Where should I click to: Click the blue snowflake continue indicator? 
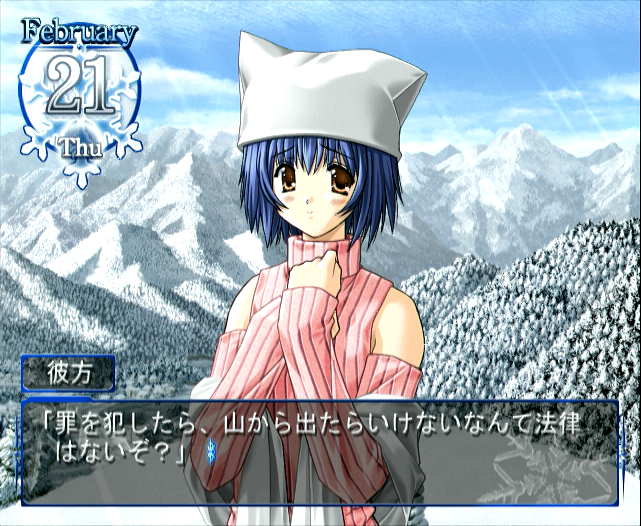click(211, 452)
